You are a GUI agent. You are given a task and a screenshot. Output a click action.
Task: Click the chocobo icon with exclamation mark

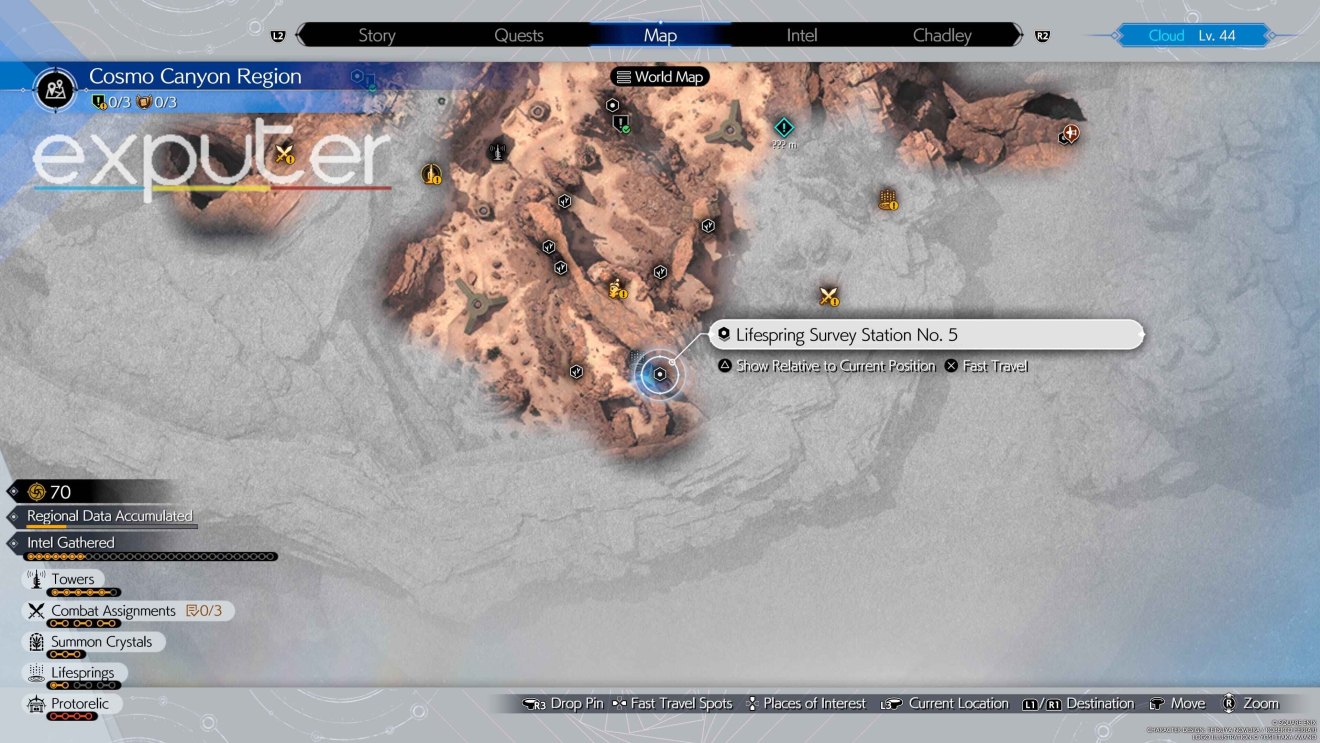(615, 289)
